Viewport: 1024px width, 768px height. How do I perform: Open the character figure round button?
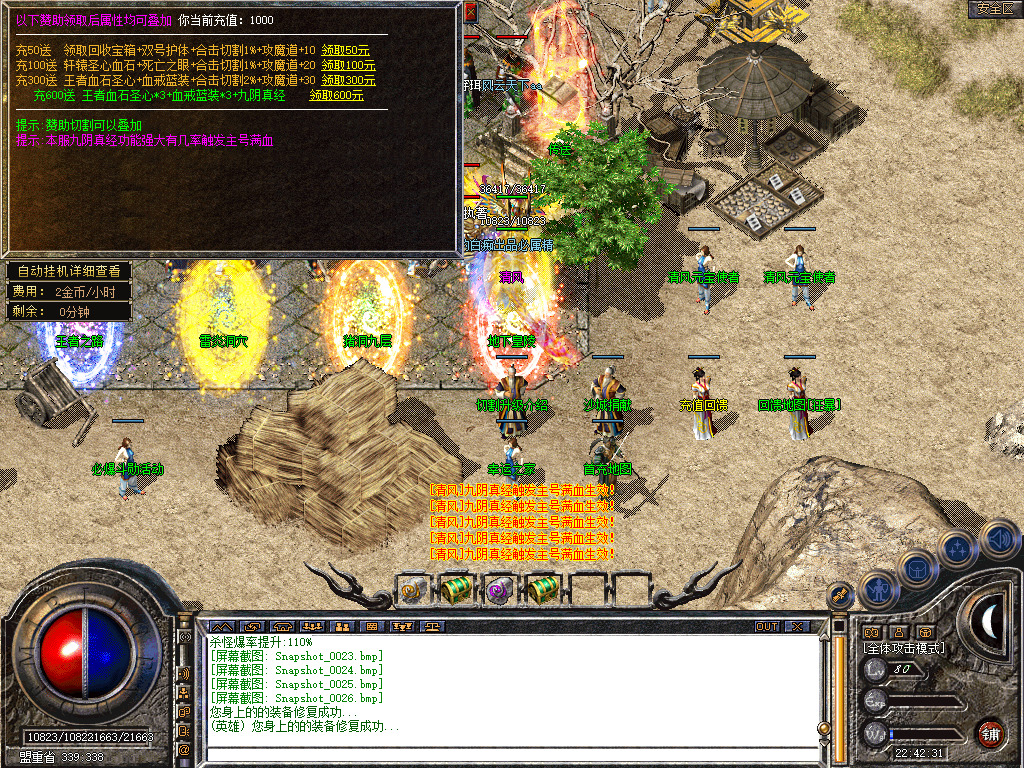877,588
